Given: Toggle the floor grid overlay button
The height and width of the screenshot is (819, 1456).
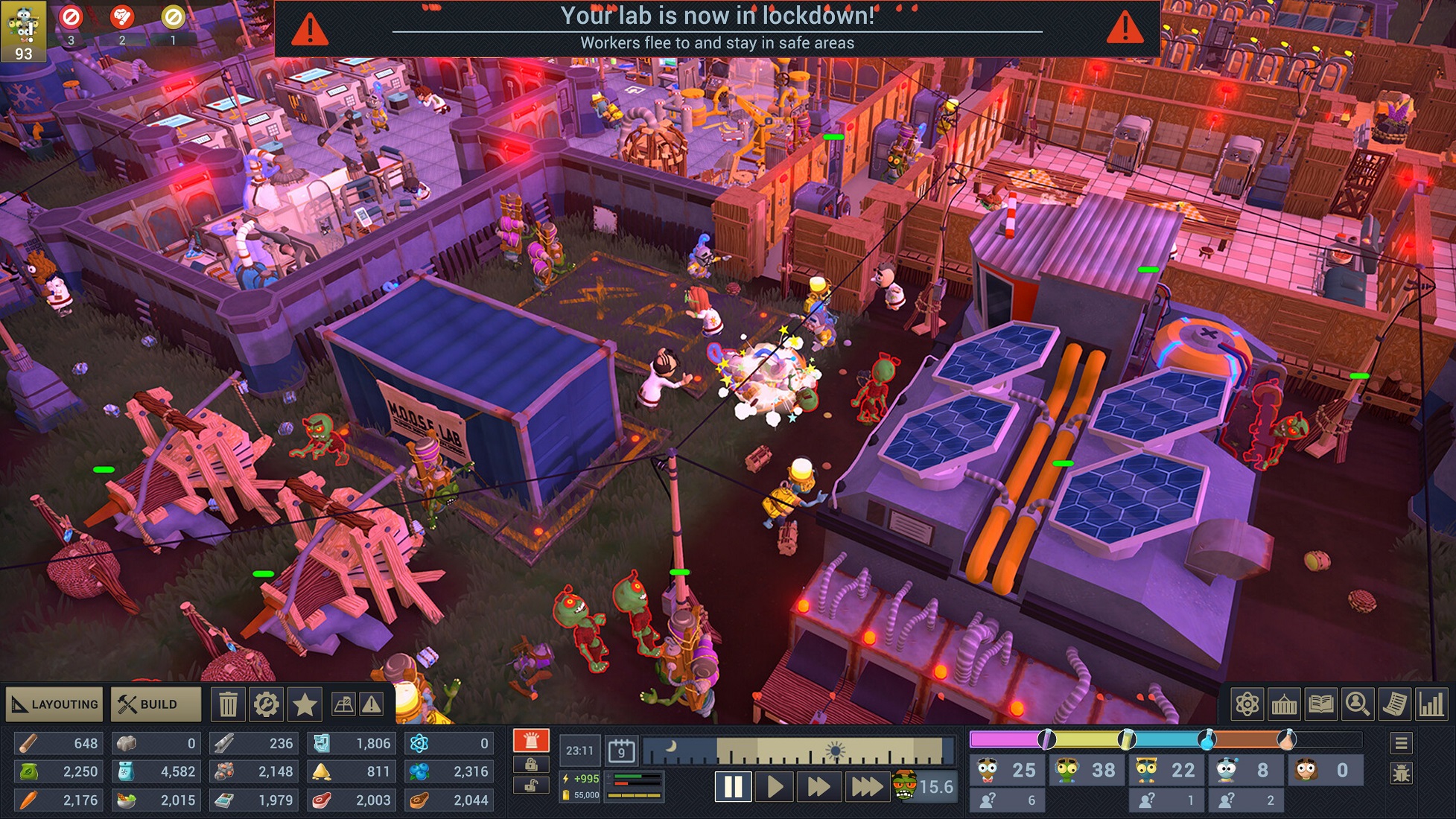Looking at the screenshot, I should (x=344, y=704).
